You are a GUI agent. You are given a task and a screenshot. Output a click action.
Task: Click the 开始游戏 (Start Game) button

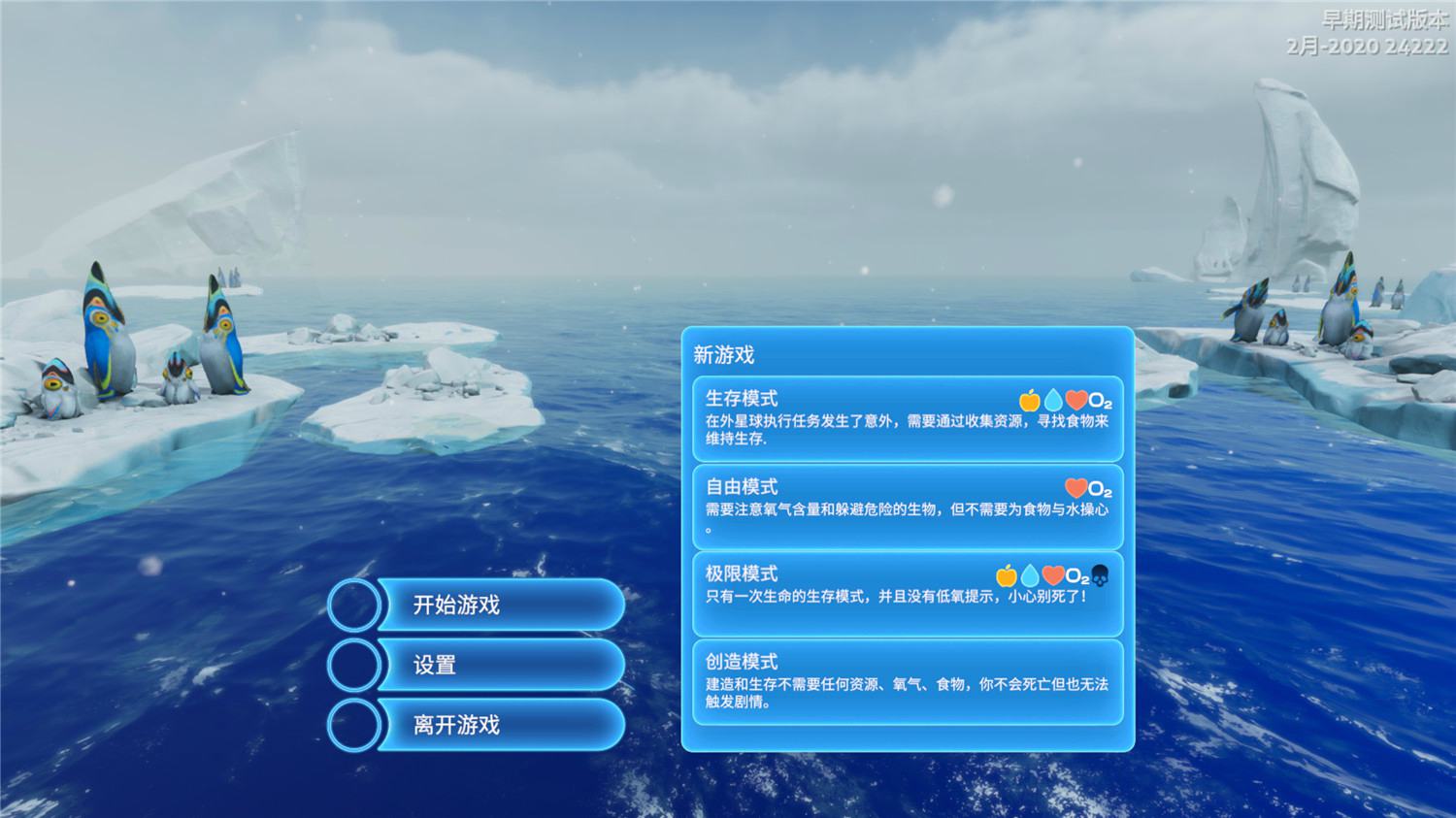point(497,605)
